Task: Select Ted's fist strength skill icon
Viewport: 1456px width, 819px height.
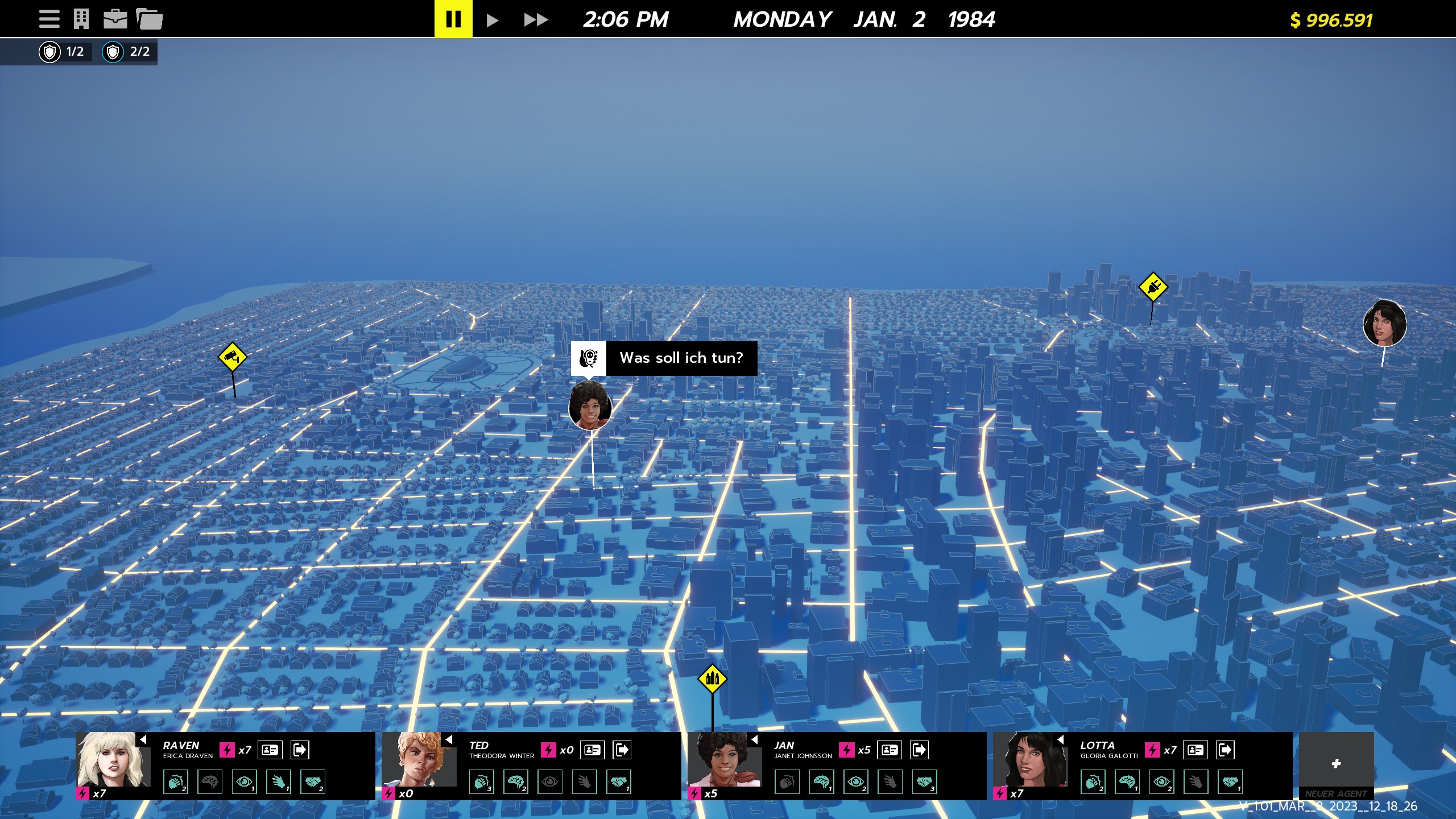Action: [x=481, y=783]
